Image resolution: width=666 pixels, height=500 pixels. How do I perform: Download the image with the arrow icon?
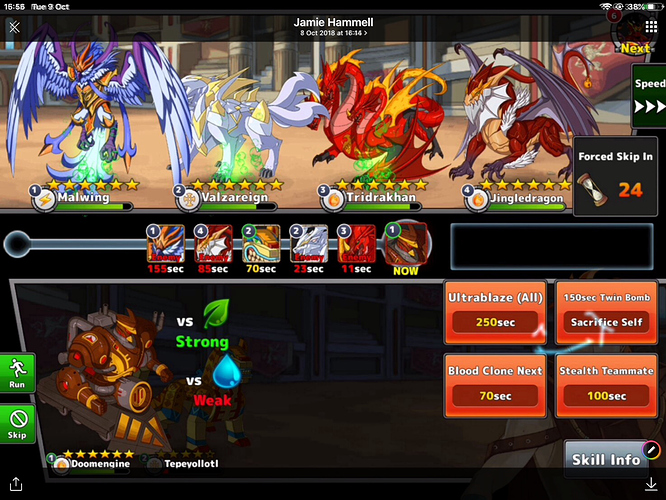pyautogui.click(x=650, y=485)
